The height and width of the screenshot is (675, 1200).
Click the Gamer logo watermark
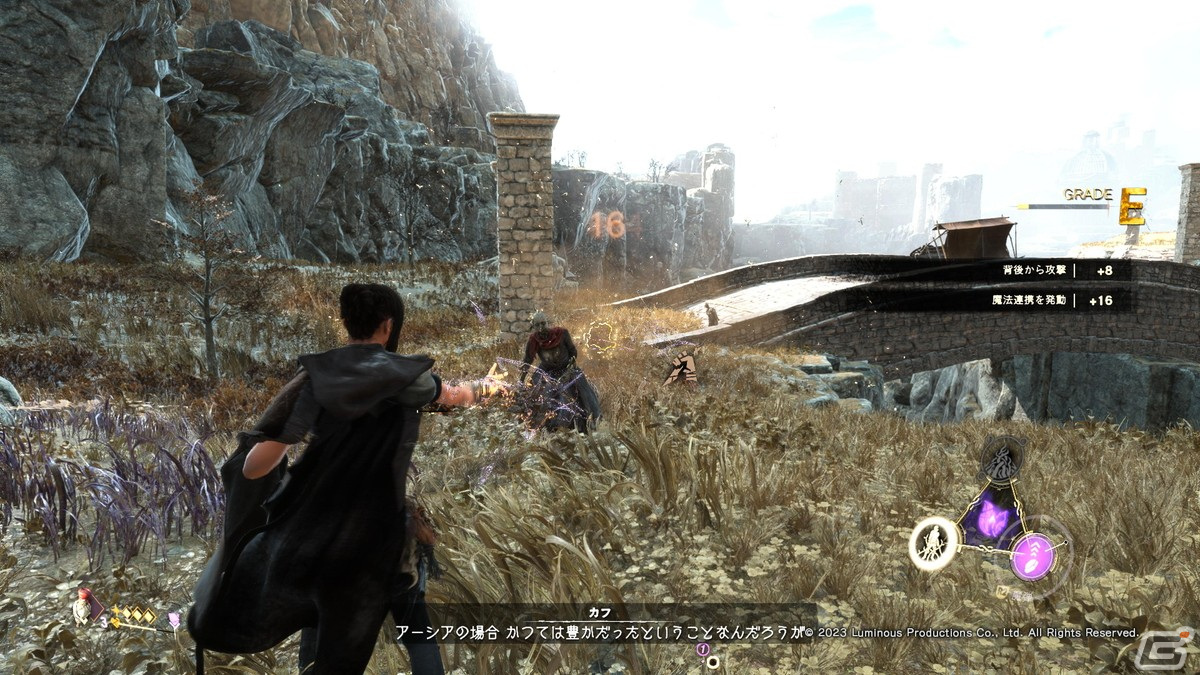[x=1163, y=648]
